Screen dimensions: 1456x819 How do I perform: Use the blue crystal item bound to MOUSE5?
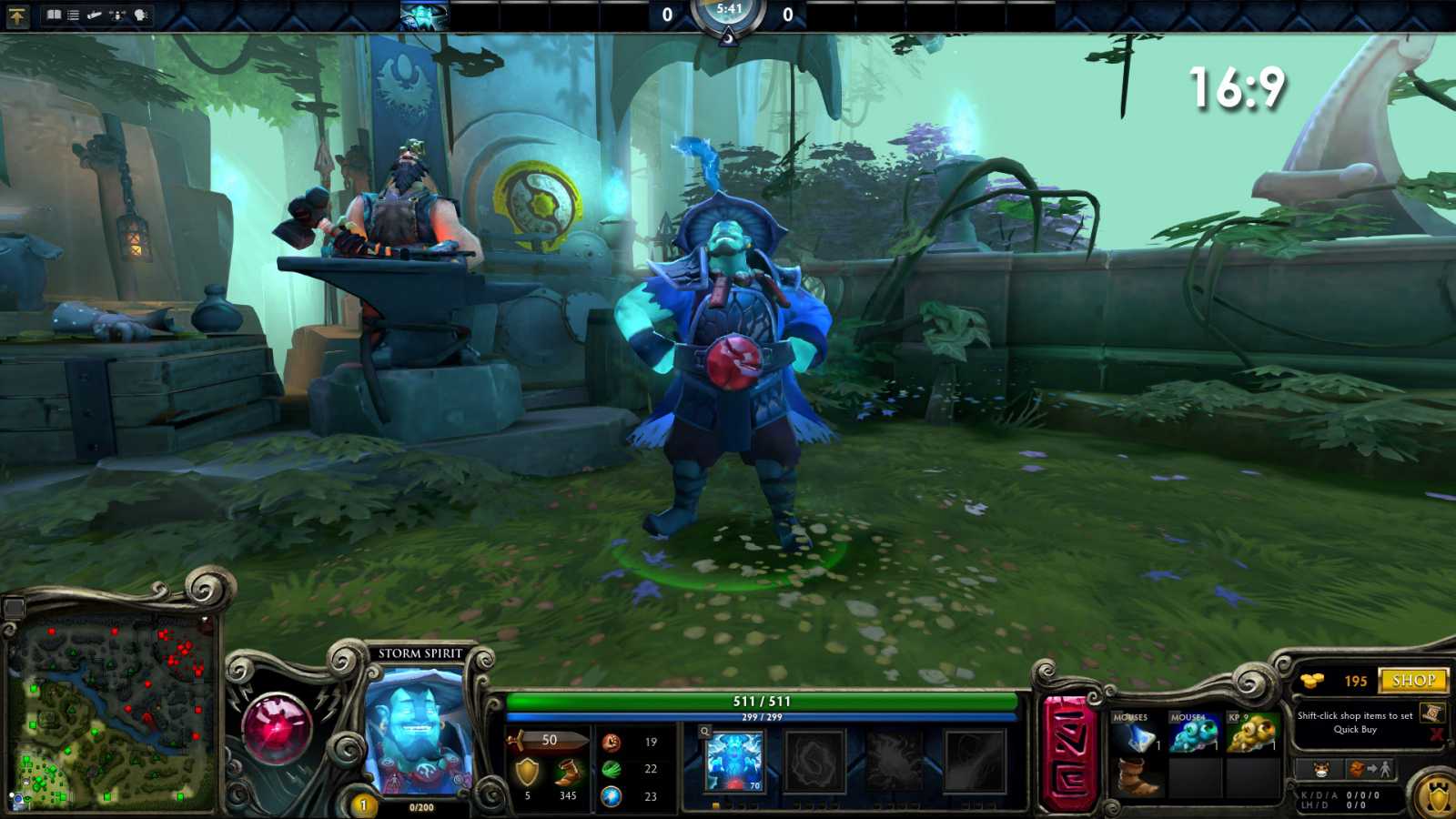[x=1134, y=735]
